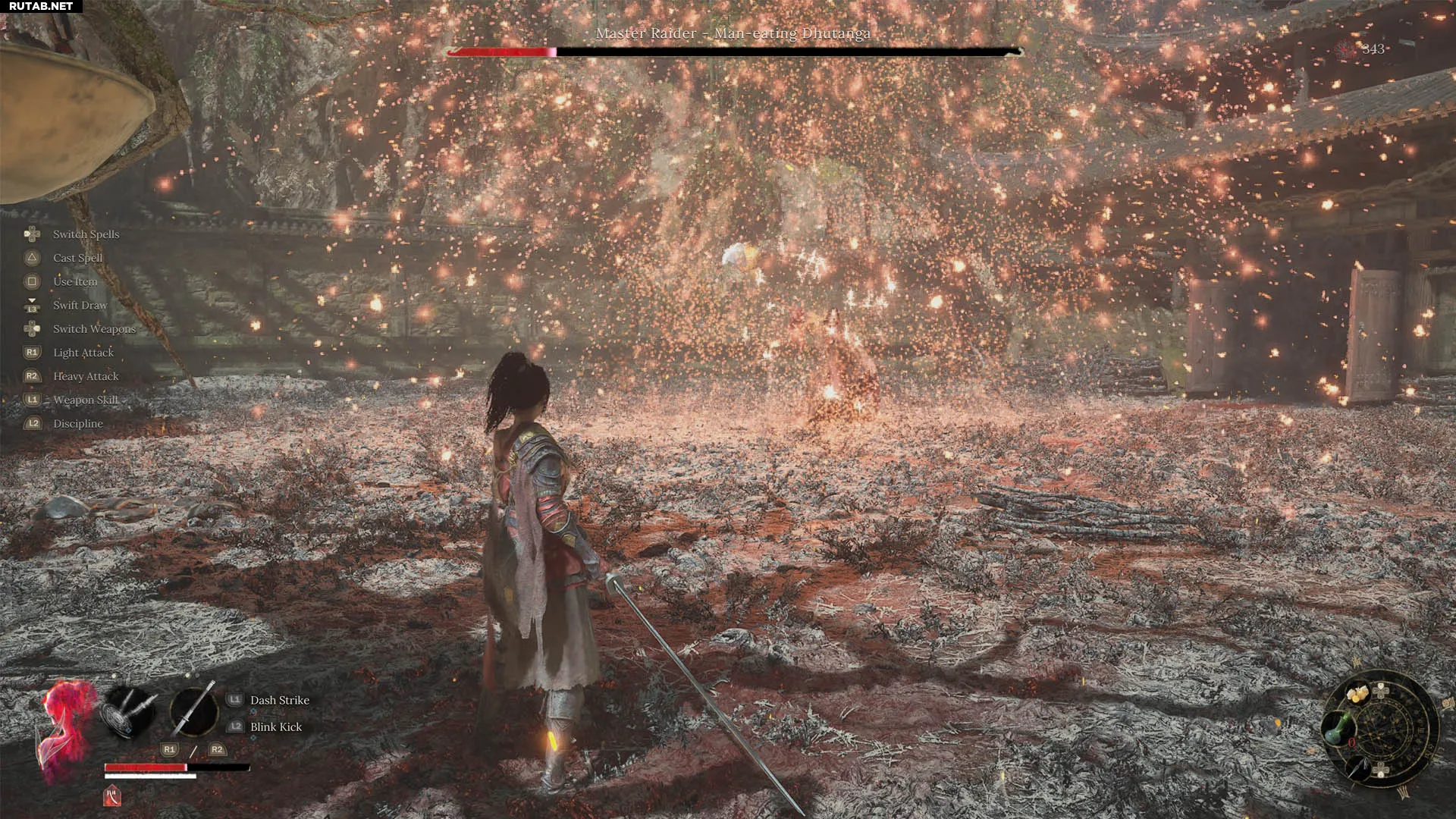Inspect the red status effect icon
1456x819 pixels.
[111, 796]
